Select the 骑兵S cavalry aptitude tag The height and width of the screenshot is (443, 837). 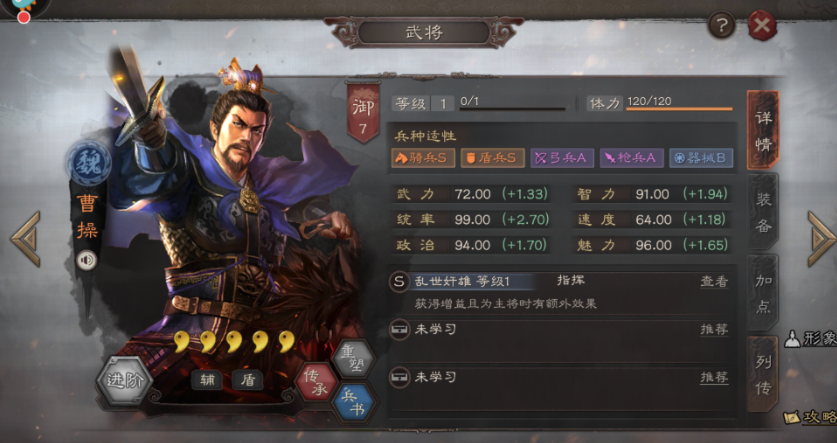(x=422, y=157)
